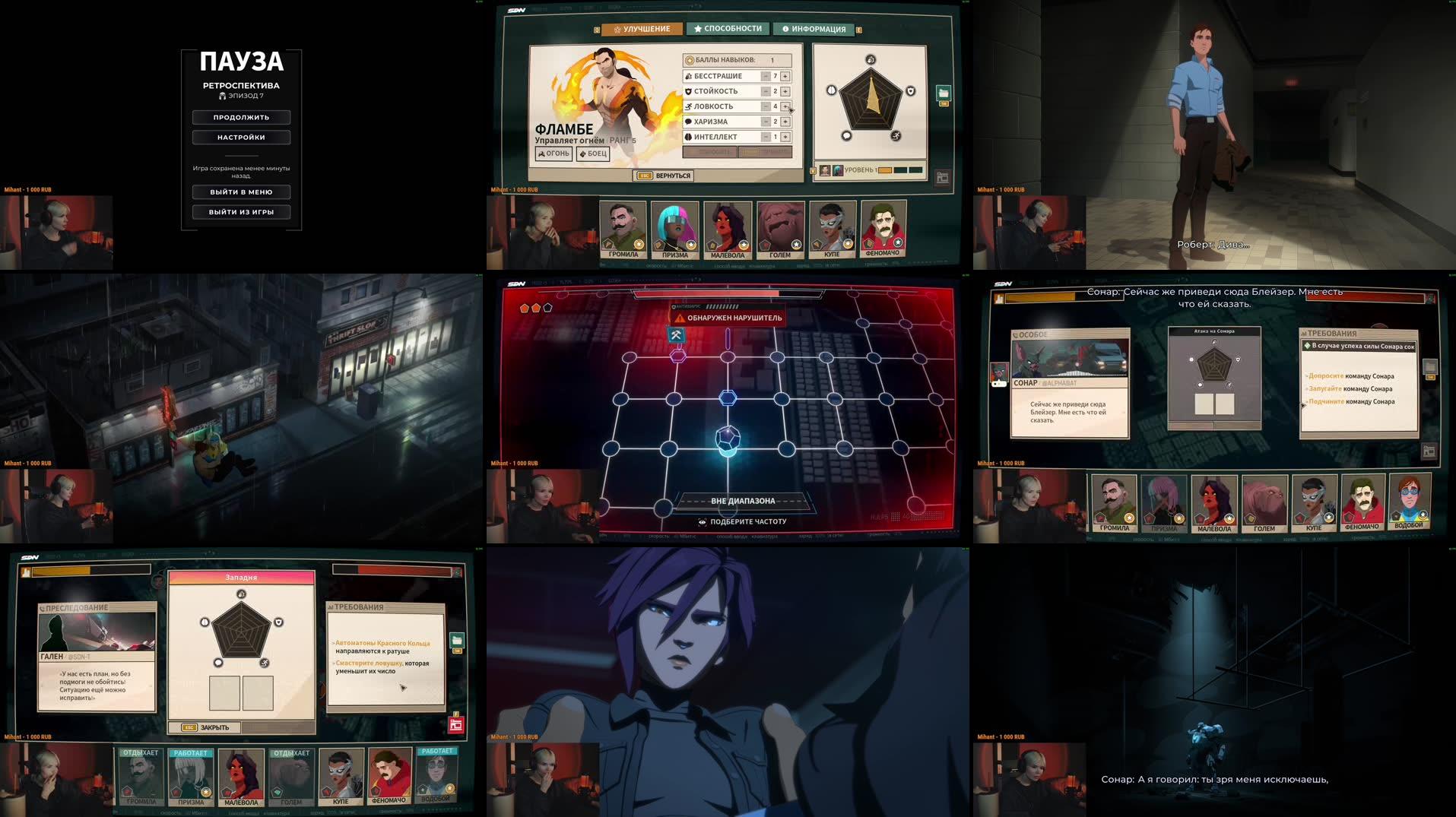1456x817 pixels.
Task: Open the ИНФОРМАЦИЯ tab
Action: 815,28
